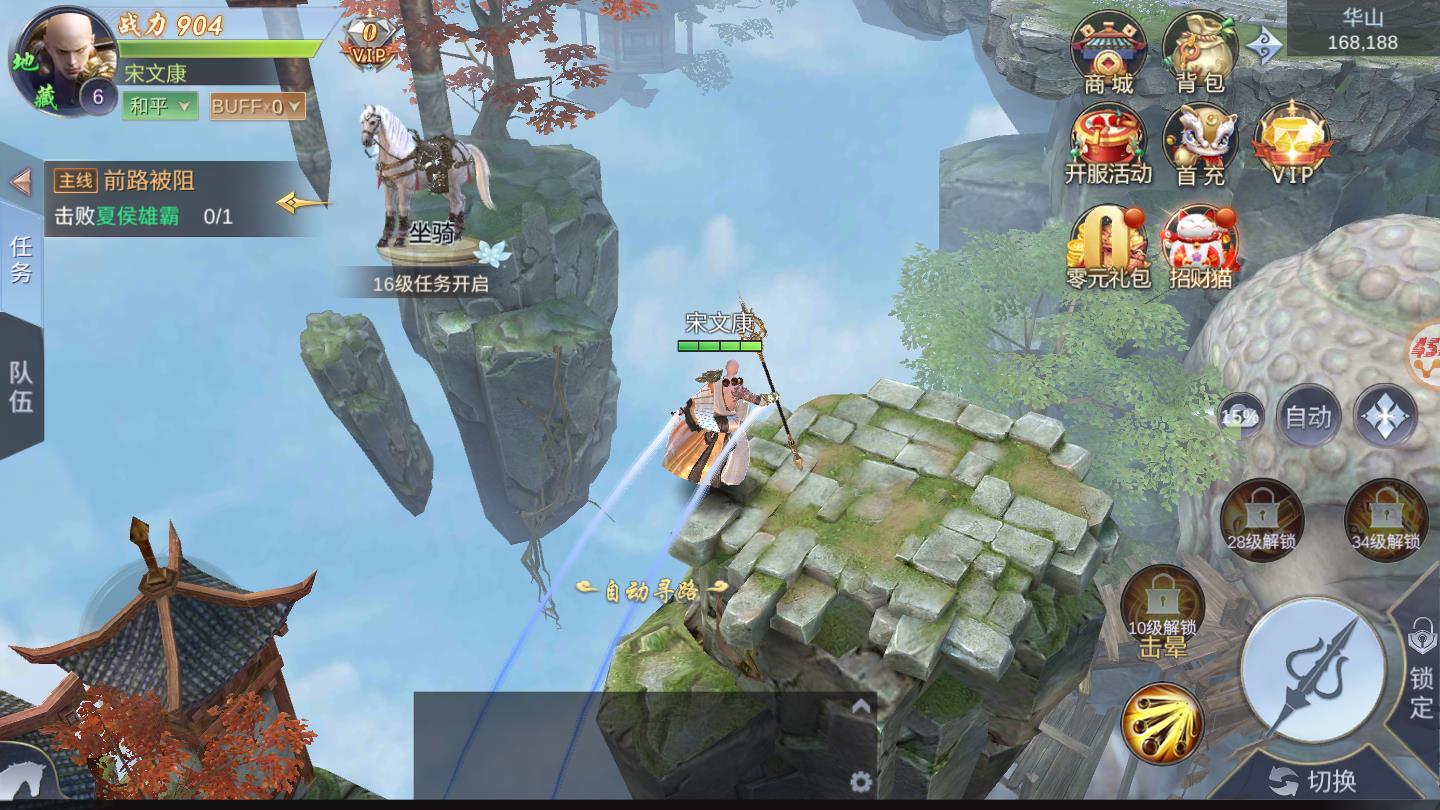1440x810 pixels.
Task: Expand the BUFF list dropdown
Action: click(257, 106)
